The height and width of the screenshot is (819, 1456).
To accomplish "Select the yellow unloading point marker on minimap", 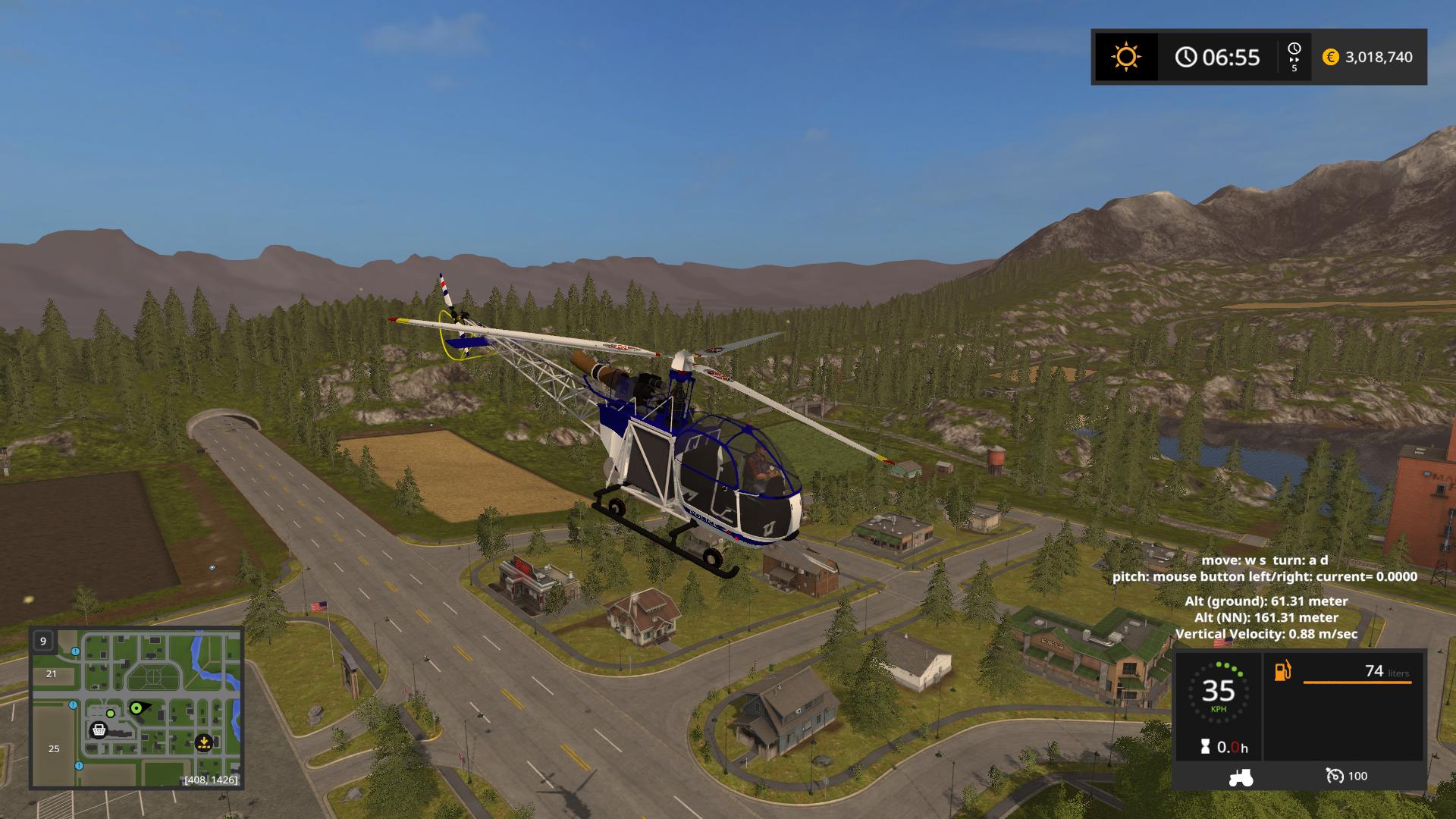I will pyautogui.click(x=203, y=742).
